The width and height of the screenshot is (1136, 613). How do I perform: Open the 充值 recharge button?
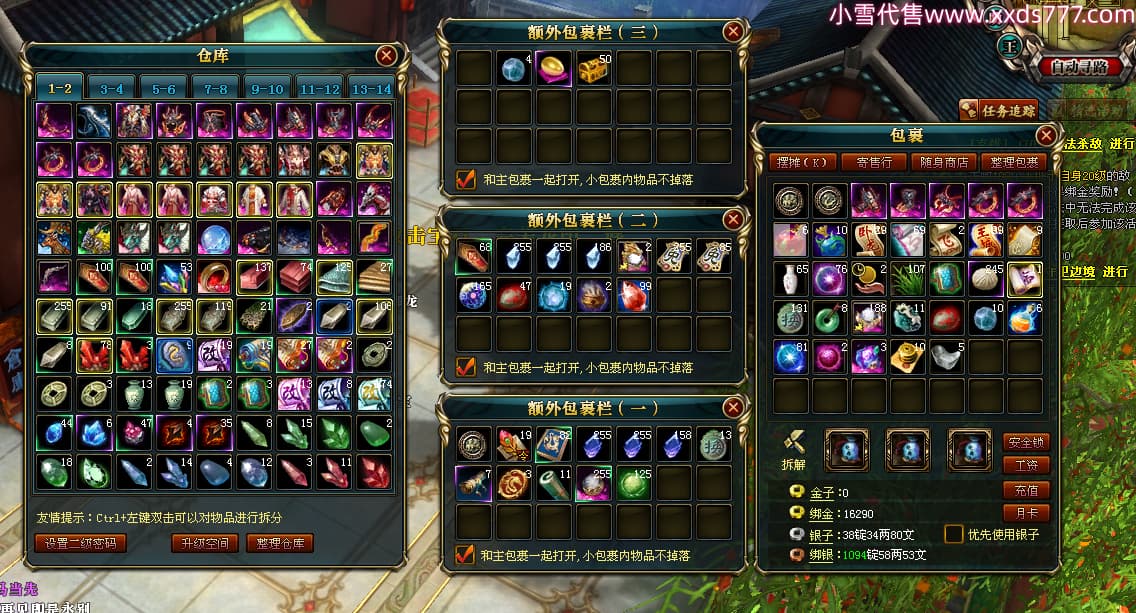tap(1026, 489)
